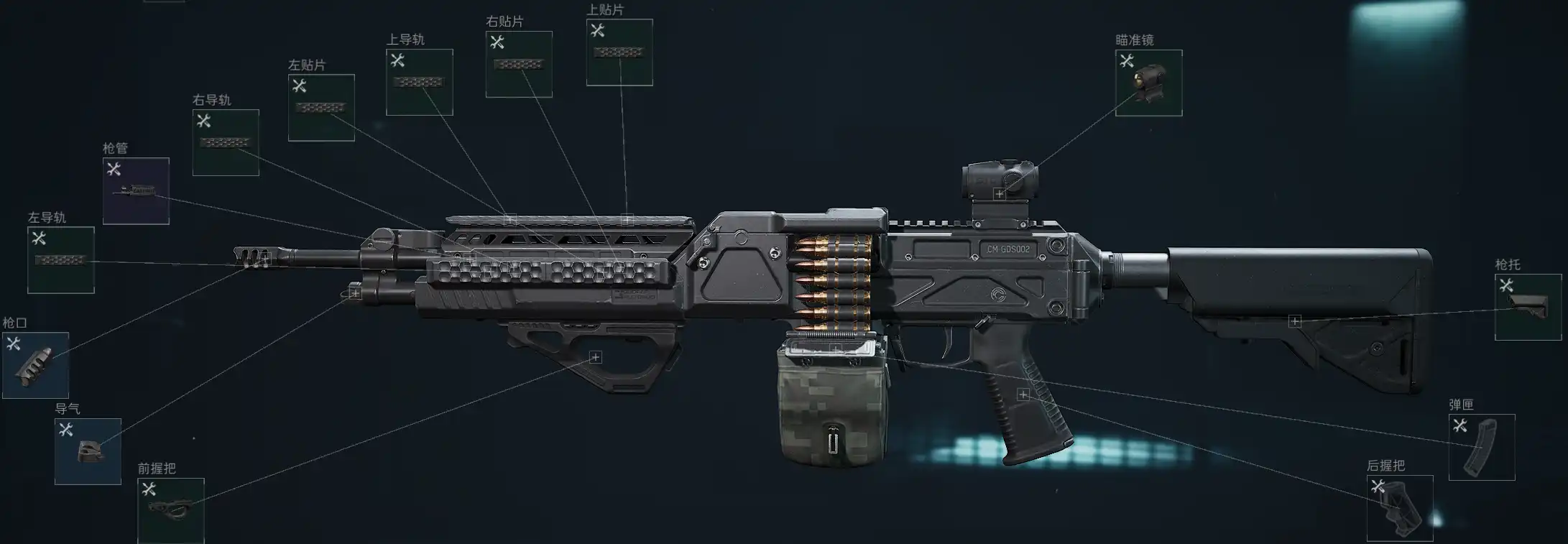Open the 枪管 barrel attachment slot

point(136,190)
